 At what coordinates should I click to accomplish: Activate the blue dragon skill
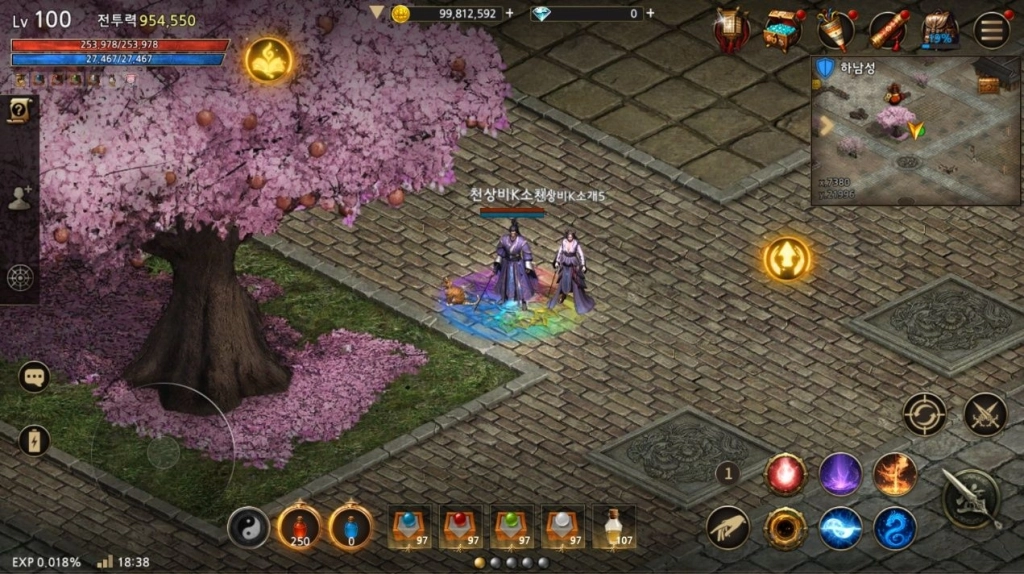coord(895,527)
